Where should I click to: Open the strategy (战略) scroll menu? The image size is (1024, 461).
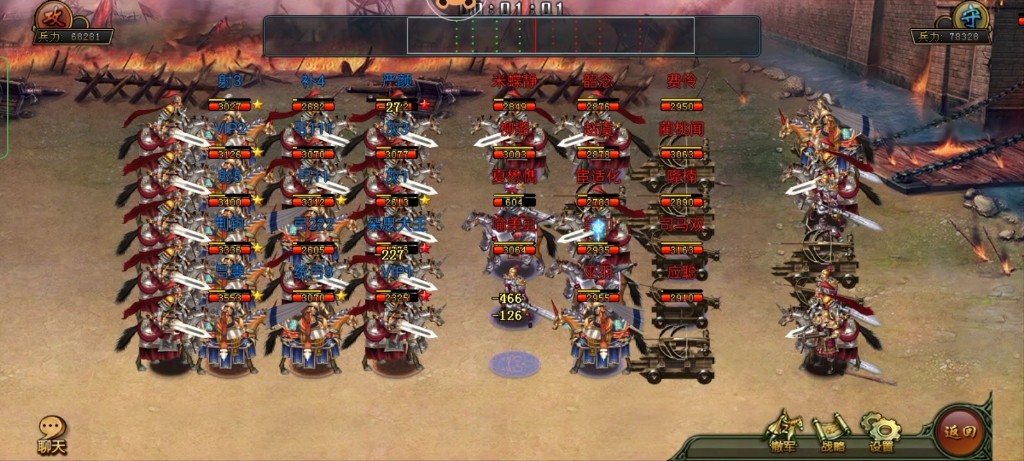click(832, 431)
